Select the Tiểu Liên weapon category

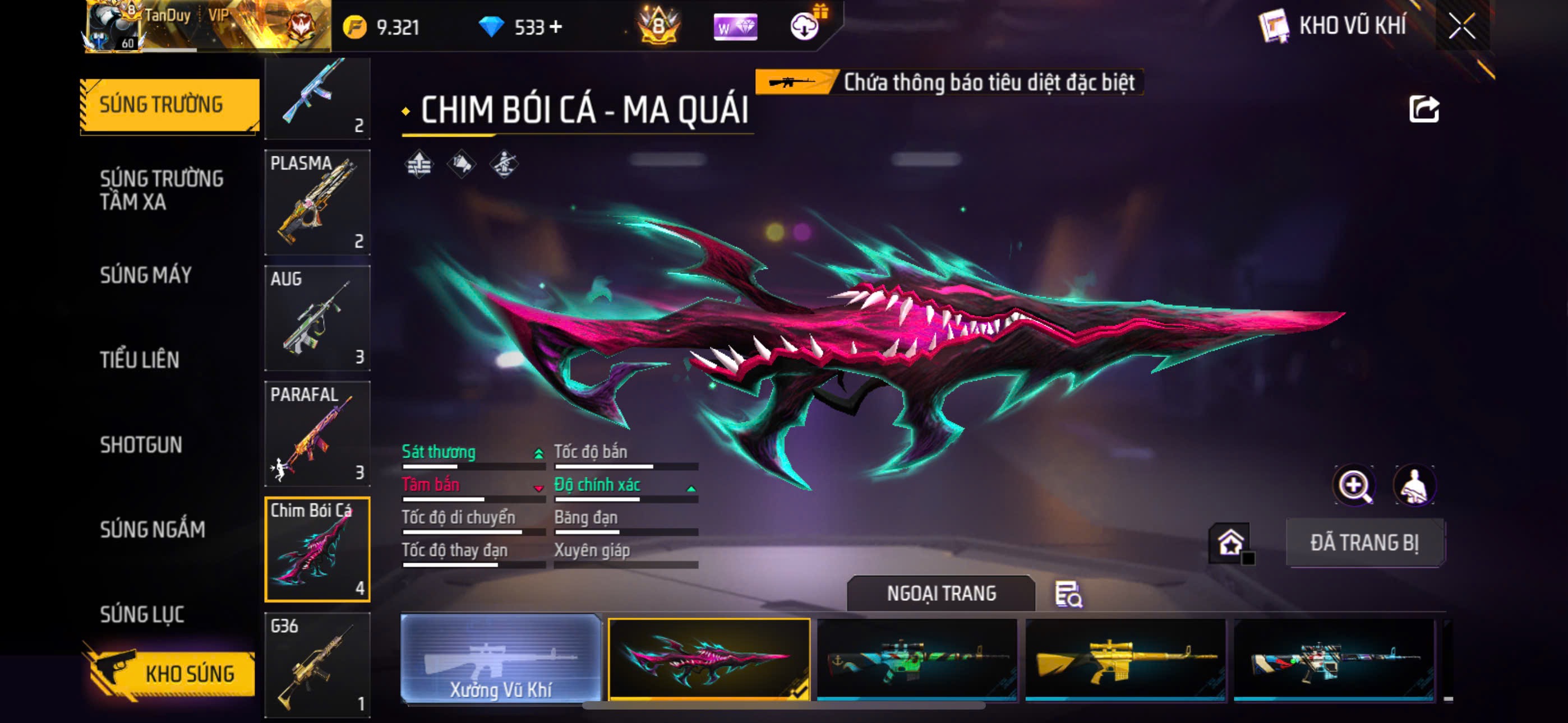pyautogui.click(x=140, y=360)
